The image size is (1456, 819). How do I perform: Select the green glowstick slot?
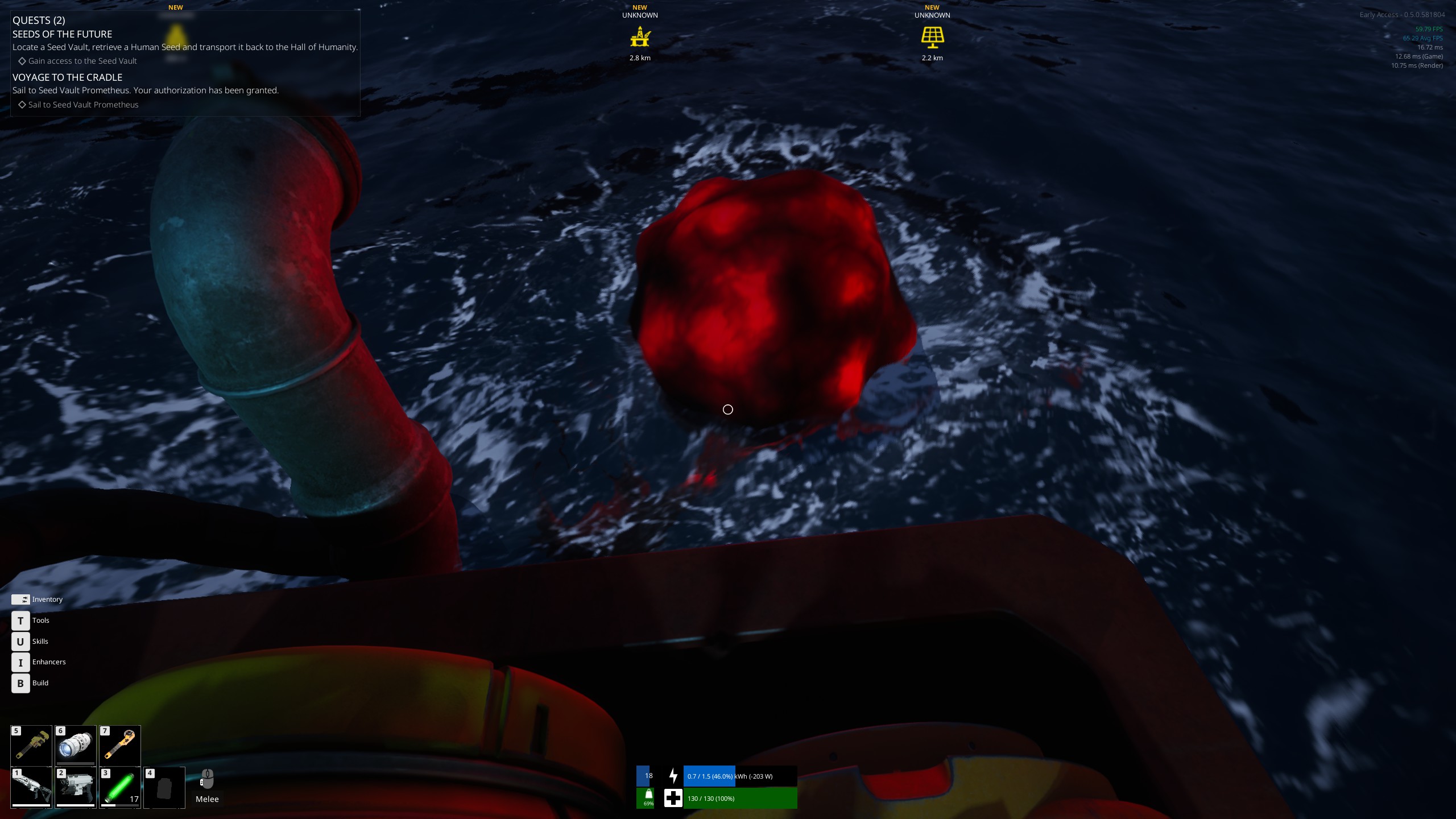(x=120, y=787)
